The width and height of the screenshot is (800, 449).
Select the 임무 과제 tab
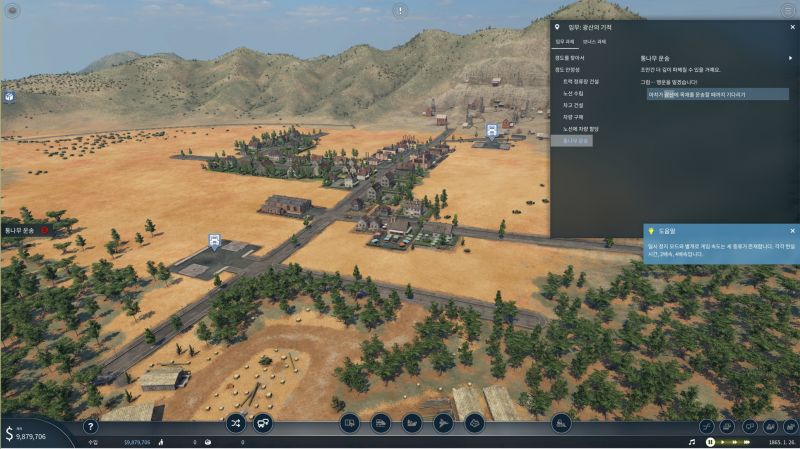(x=565, y=41)
